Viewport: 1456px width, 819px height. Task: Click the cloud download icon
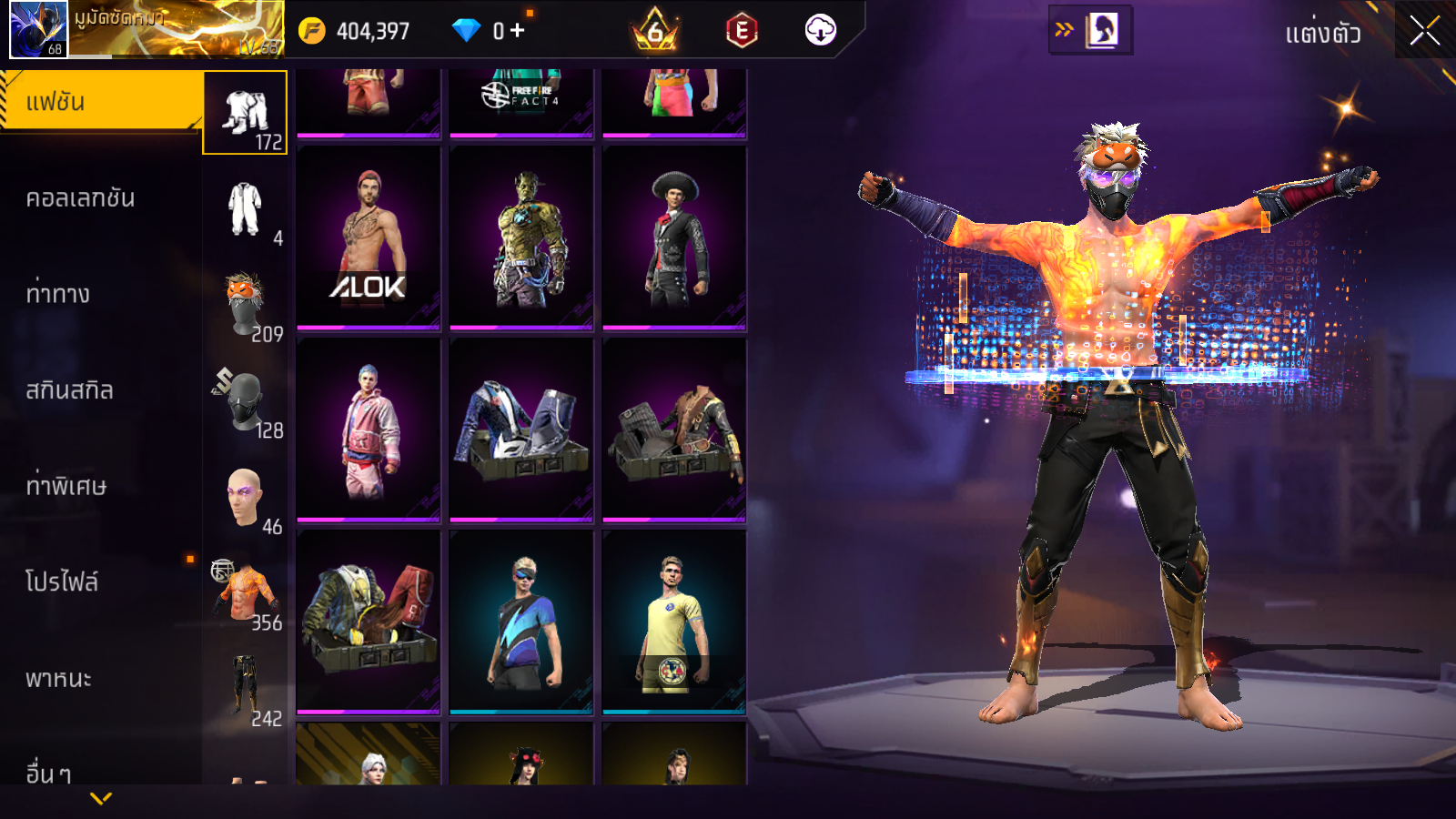tap(820, 30)
